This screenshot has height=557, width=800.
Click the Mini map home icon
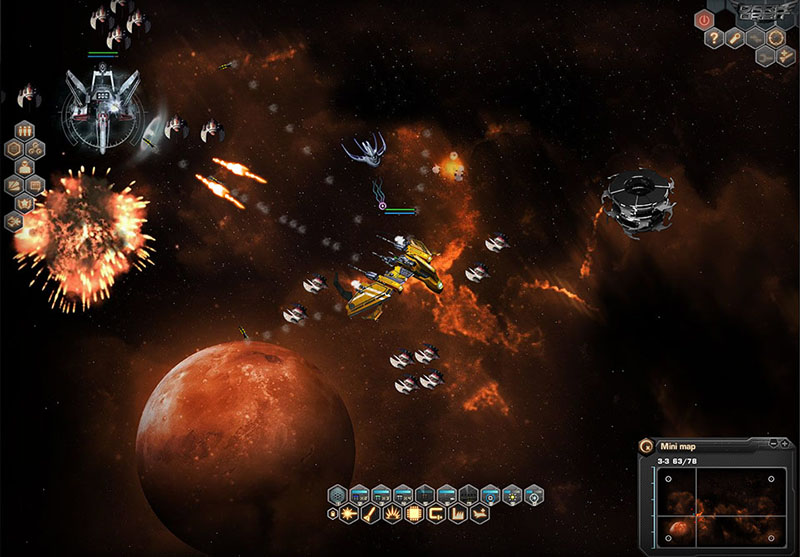(x=647, y=446)
